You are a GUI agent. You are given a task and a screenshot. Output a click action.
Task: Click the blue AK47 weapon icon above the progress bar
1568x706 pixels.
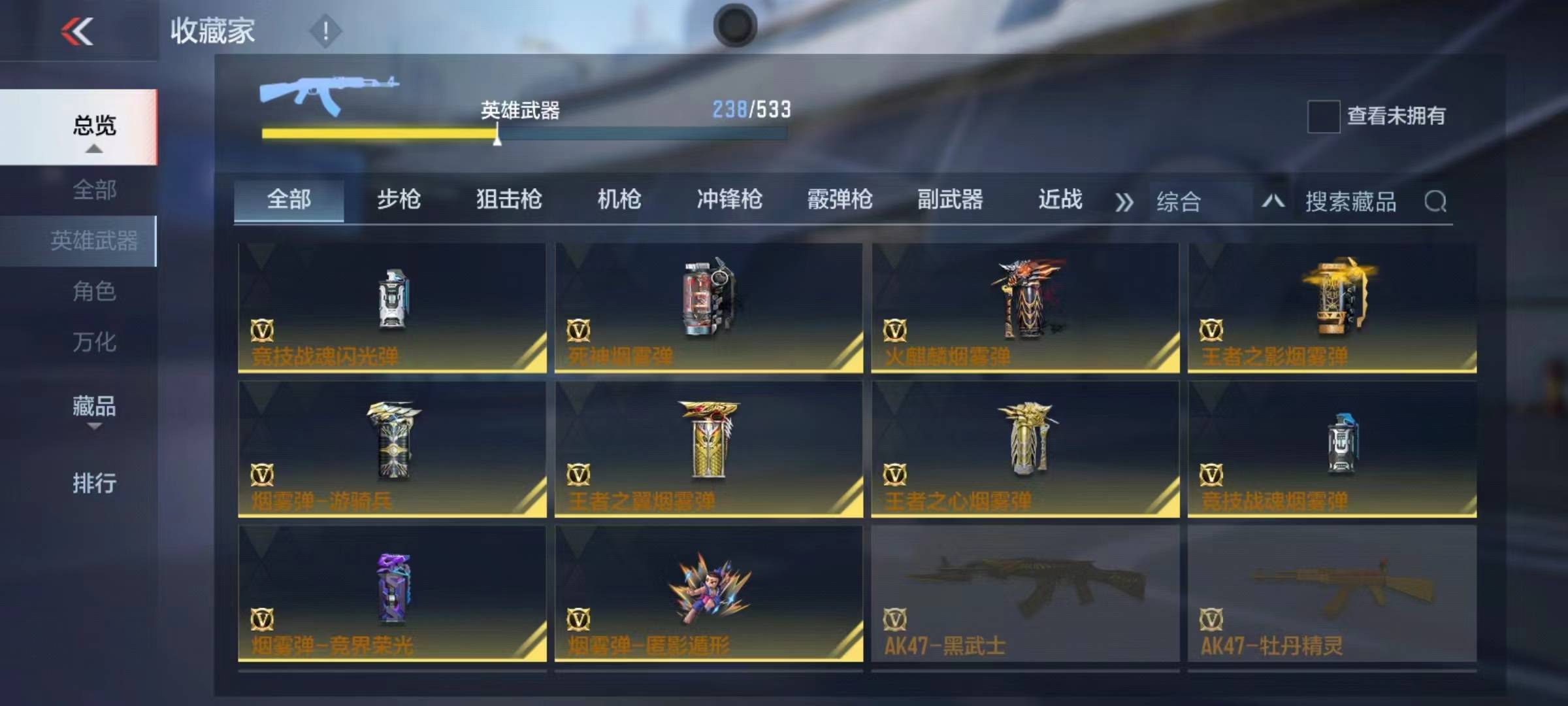coord(327,92)
